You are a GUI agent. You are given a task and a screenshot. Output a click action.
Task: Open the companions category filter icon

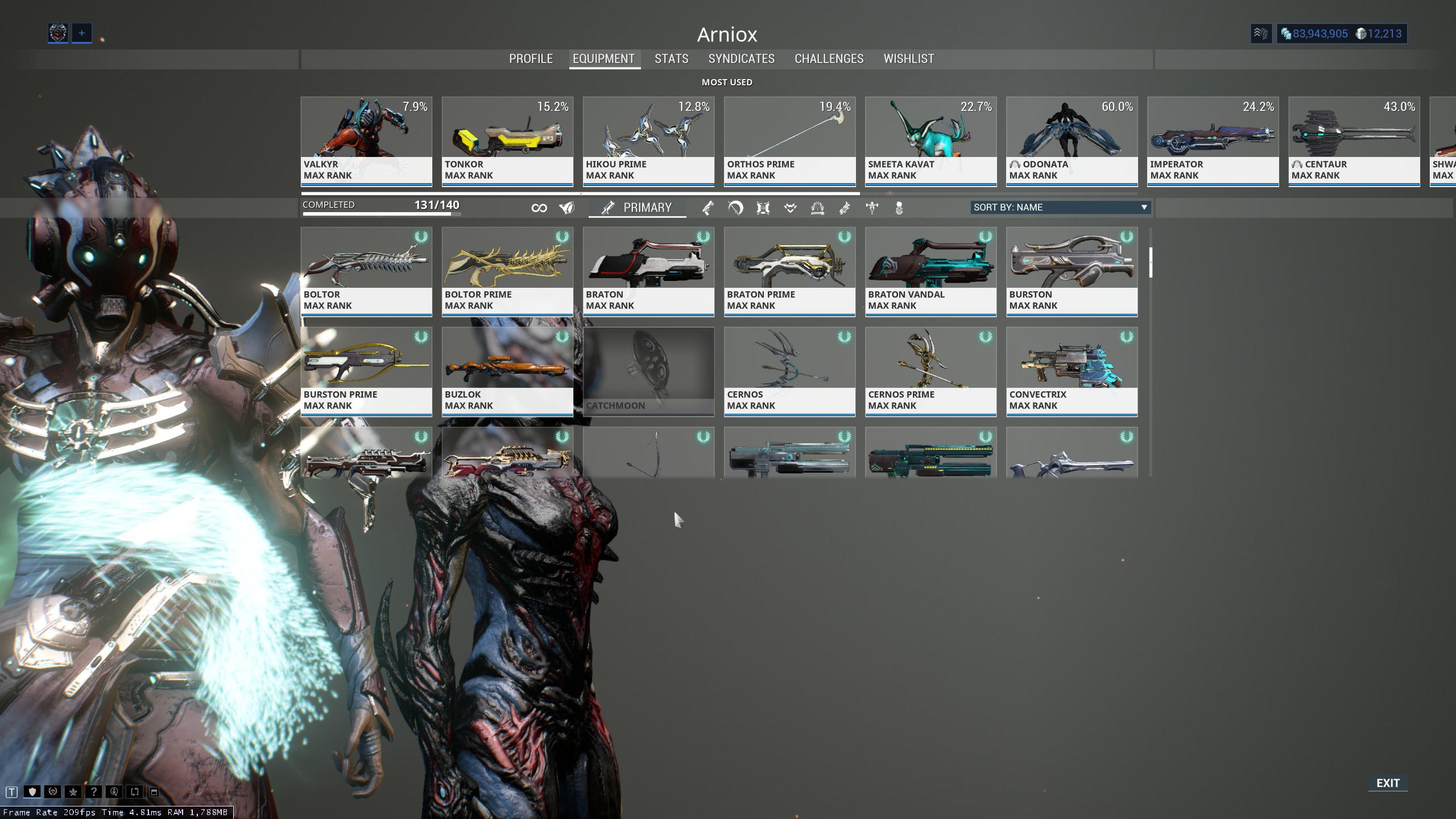pyautogui.click(x=790, y=208)
